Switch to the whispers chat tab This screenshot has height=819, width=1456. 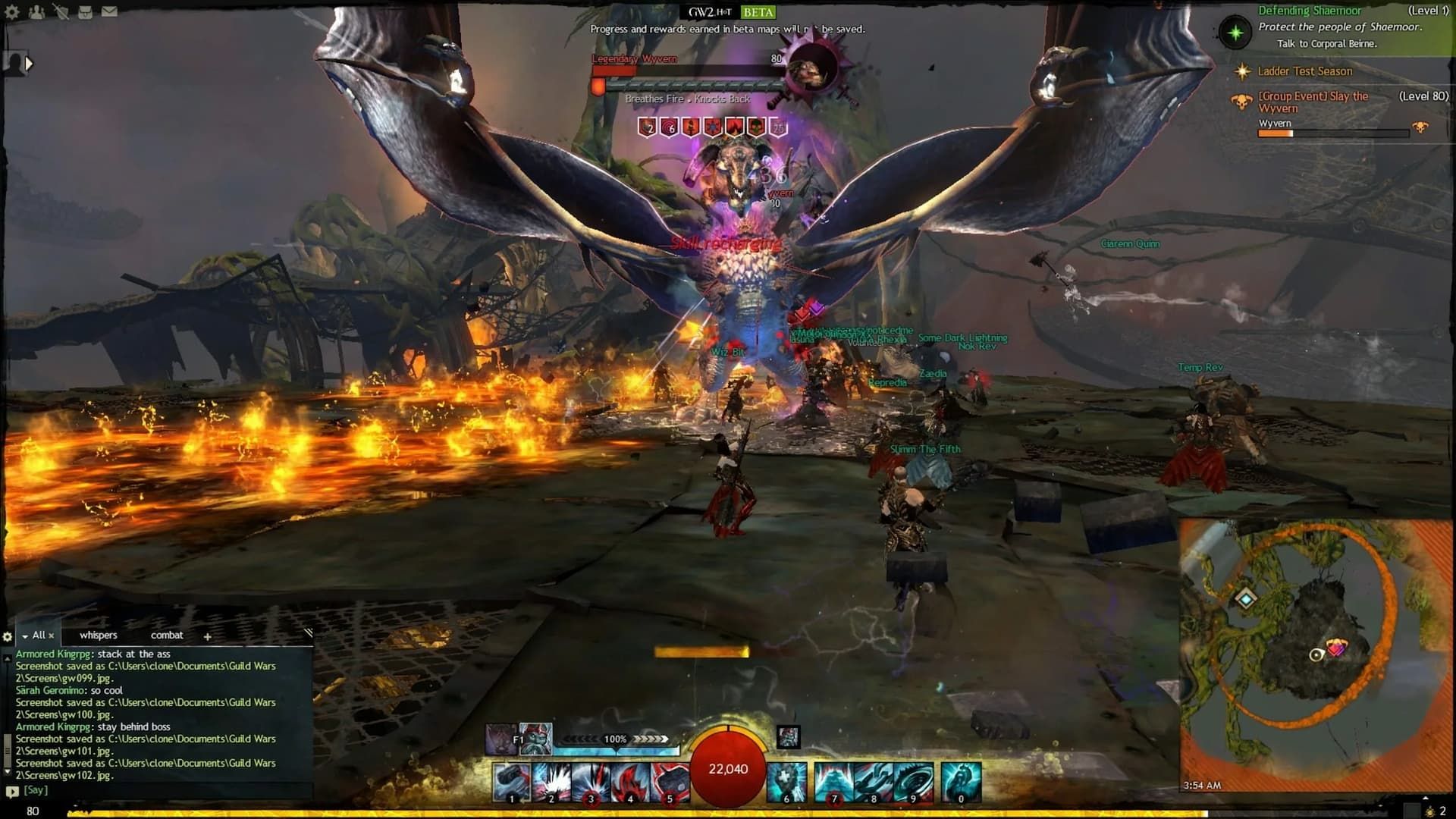coord(99,635)
